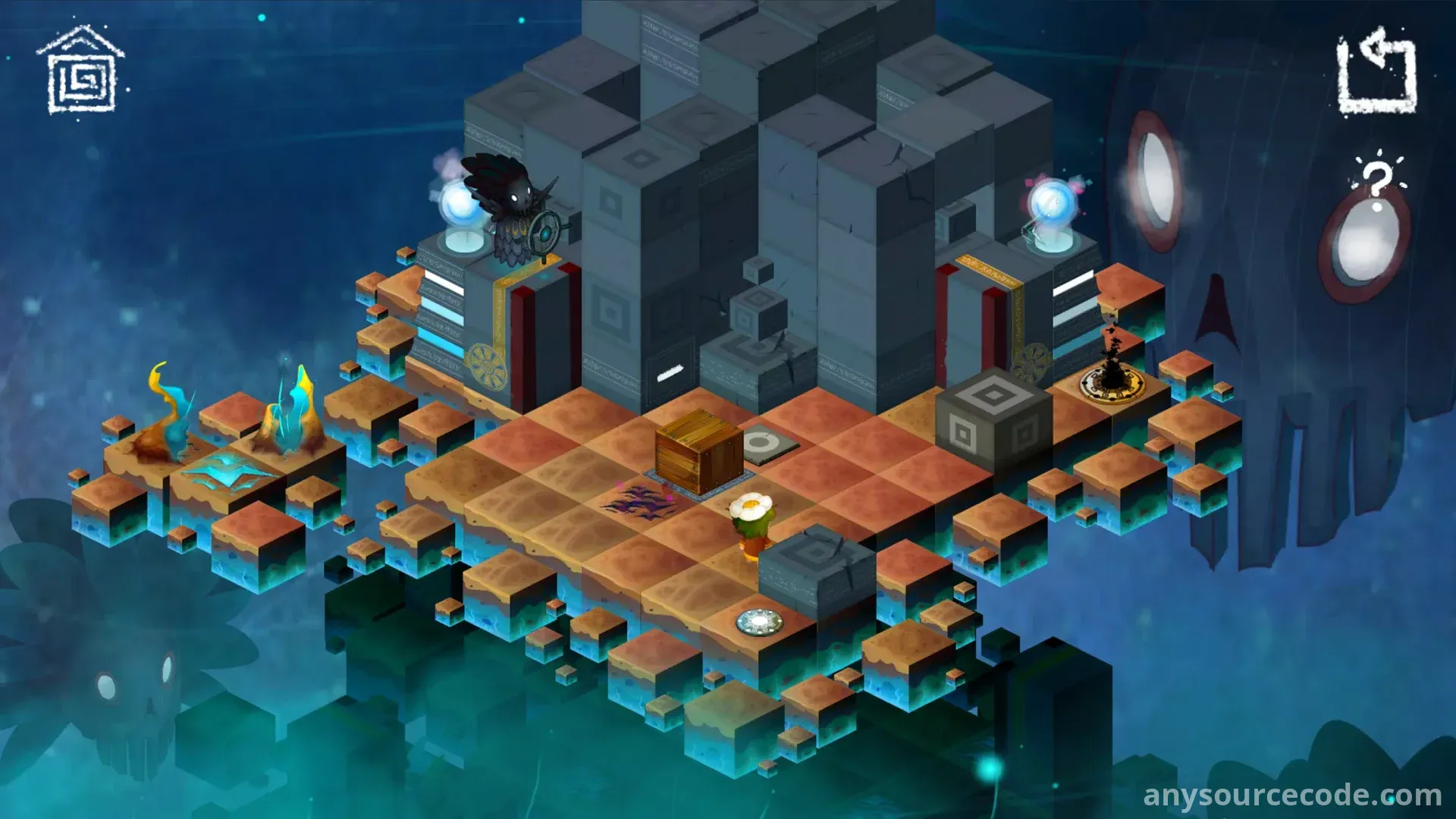Open the home menu icon
The width and height of the screenshot is (1456, 819).
click(x=81, y=72)
